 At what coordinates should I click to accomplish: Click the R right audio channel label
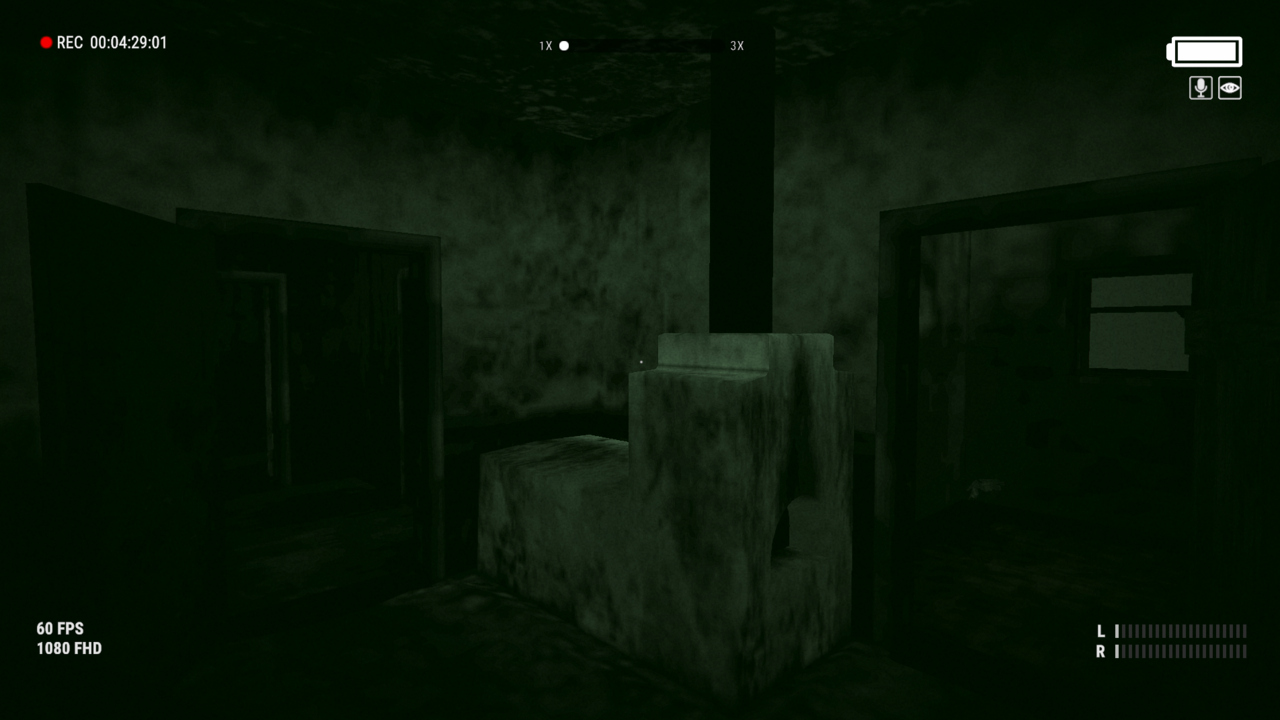pyautogui.click(x=1100, y=651)
